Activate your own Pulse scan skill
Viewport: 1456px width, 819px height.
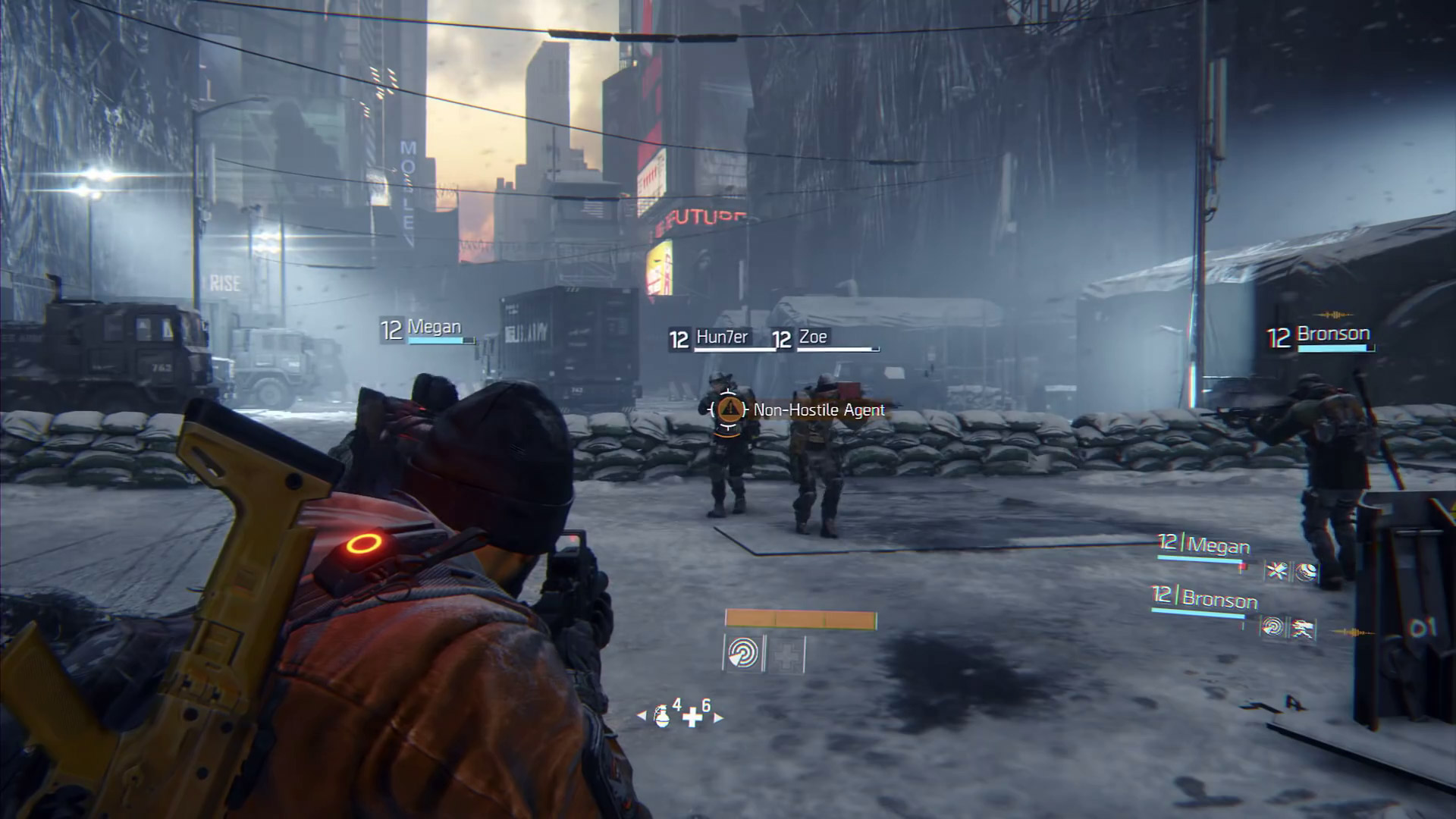point(742,653)
